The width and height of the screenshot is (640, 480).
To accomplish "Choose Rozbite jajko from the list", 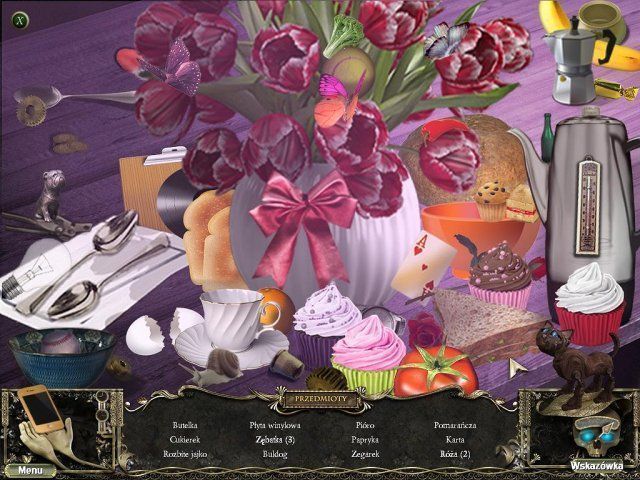I will (183, 453).
